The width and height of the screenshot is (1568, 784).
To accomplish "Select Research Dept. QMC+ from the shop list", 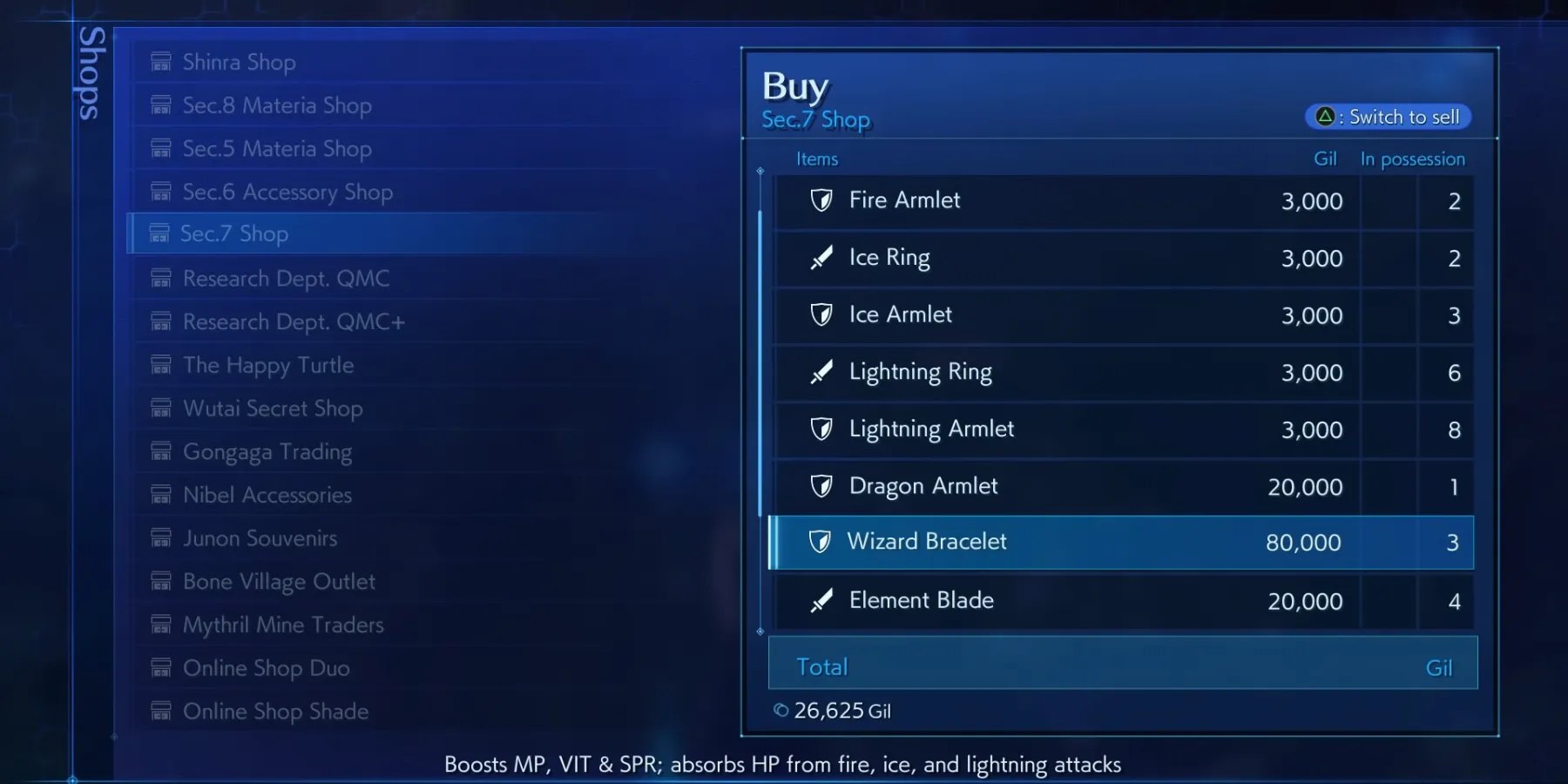I will tap(294, 321).
